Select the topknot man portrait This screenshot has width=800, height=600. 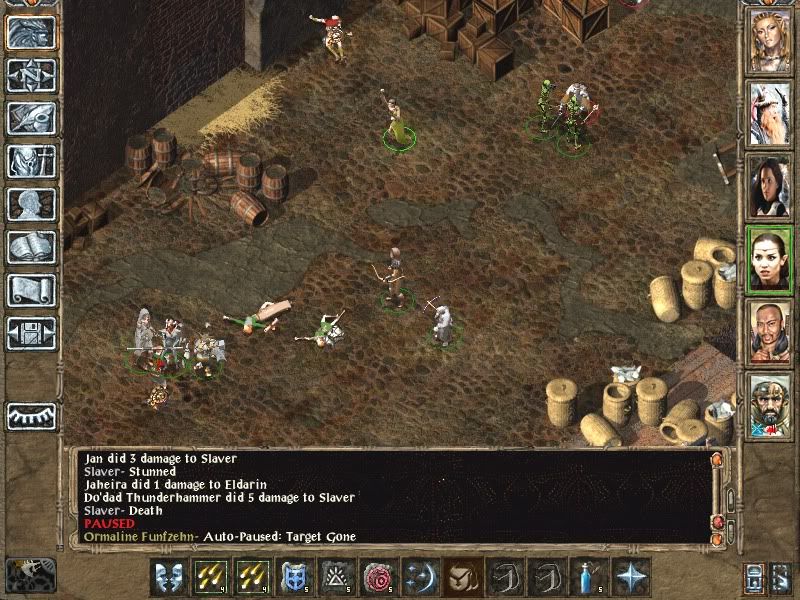coord(770,331)
